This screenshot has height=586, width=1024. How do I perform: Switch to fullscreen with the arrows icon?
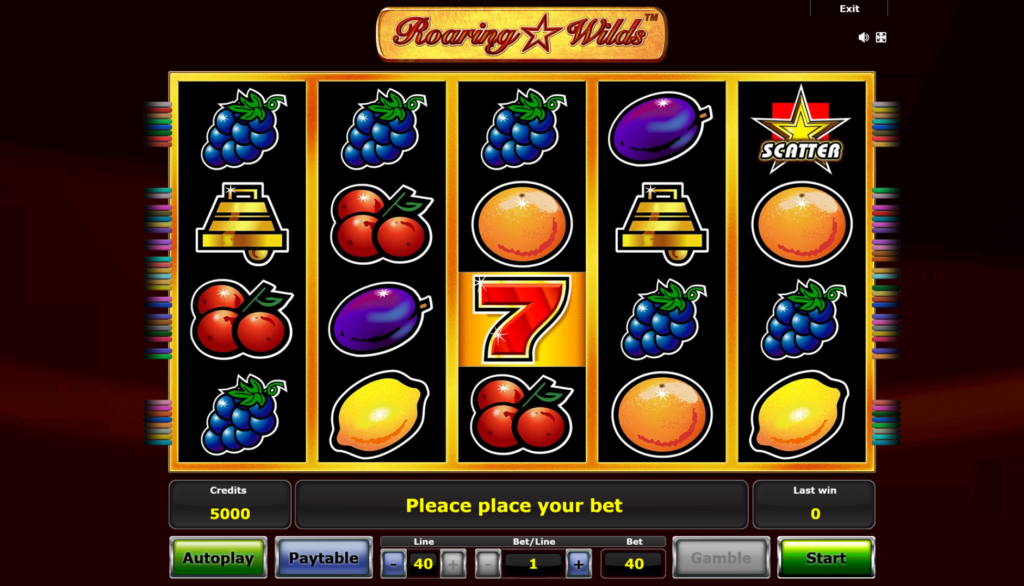click(x=881, y=37)
